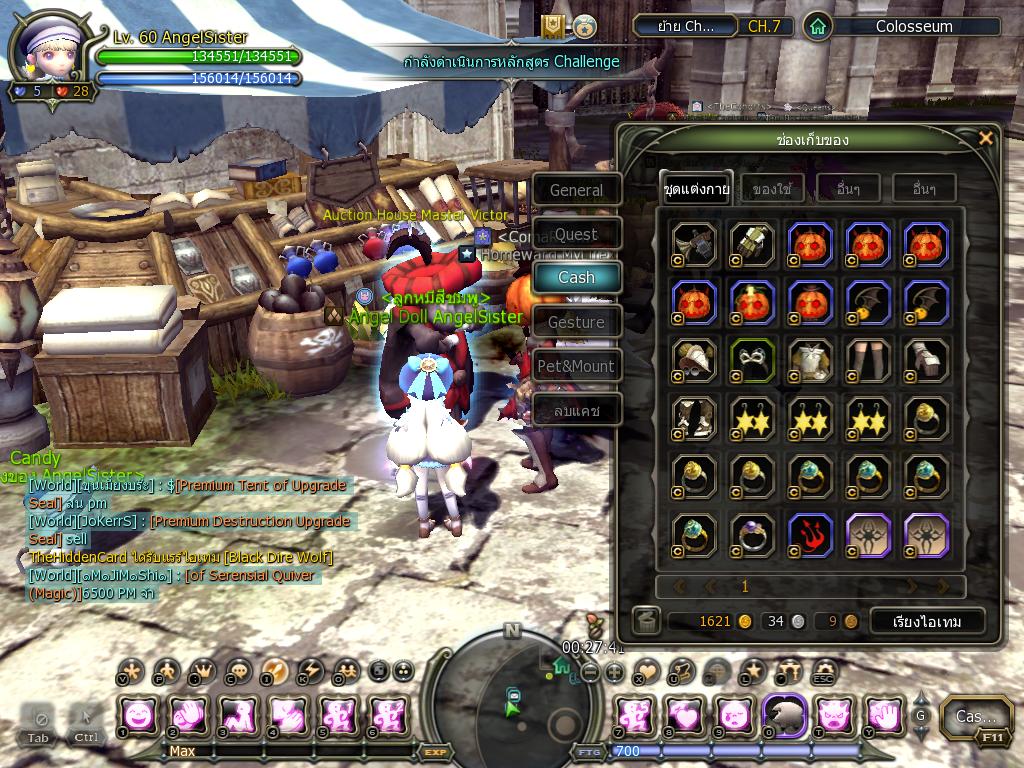Select the brown stockings costume item
Viewport: 1024px width, 768px height.
[x=868, y=359]
